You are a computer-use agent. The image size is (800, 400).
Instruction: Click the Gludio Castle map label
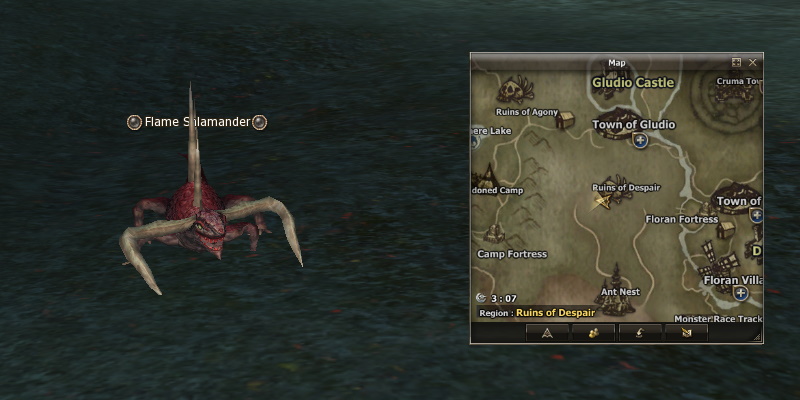coord(633,82)
